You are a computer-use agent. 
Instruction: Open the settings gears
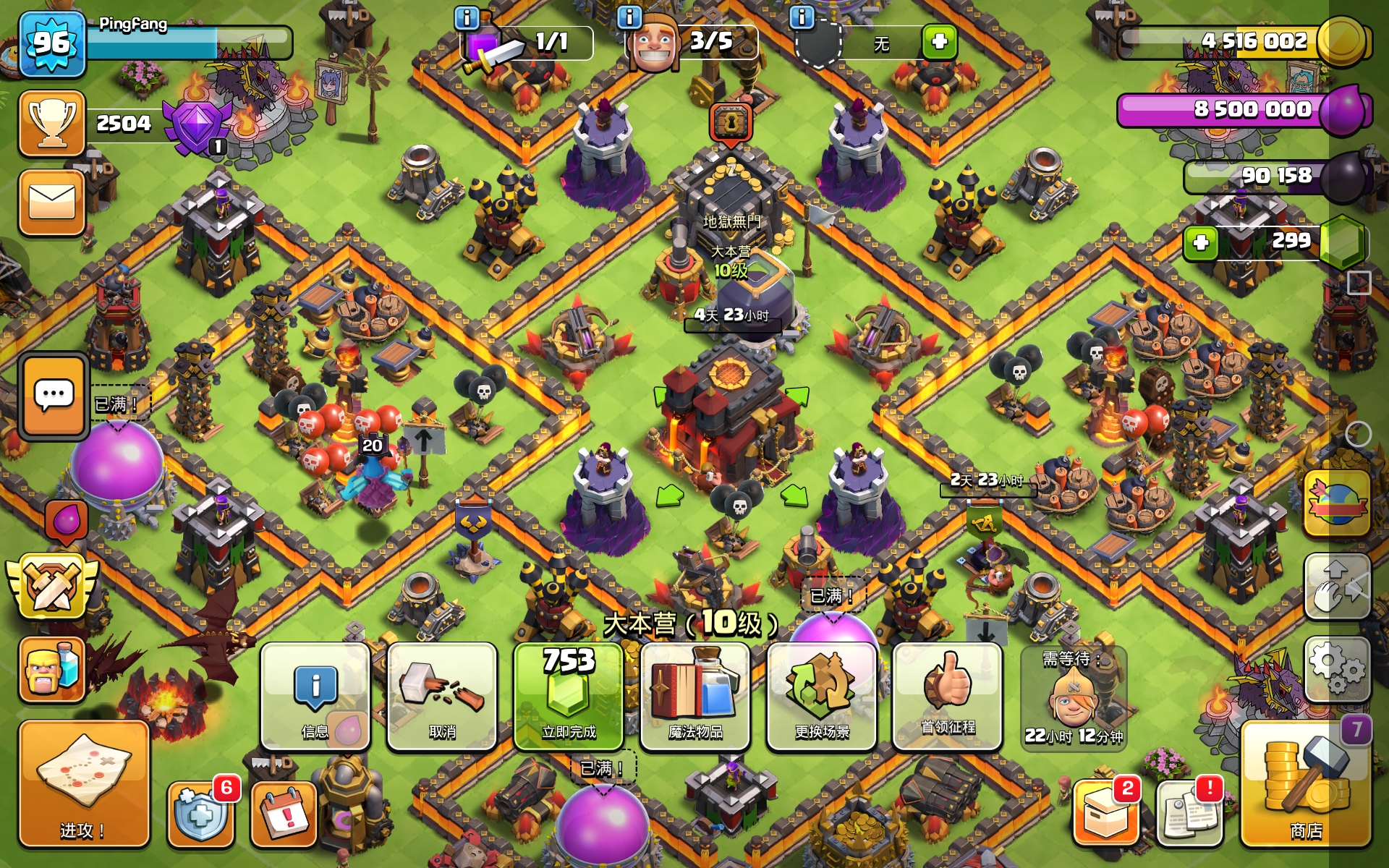point(1337,668)
